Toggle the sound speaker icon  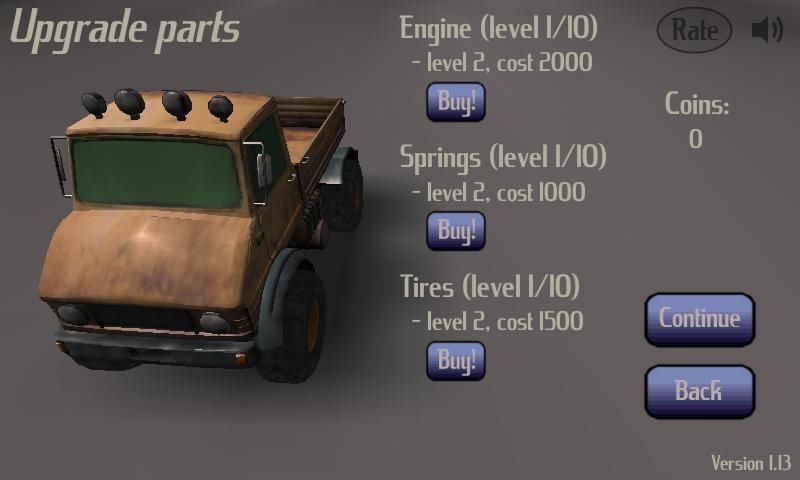click(766, 31)
